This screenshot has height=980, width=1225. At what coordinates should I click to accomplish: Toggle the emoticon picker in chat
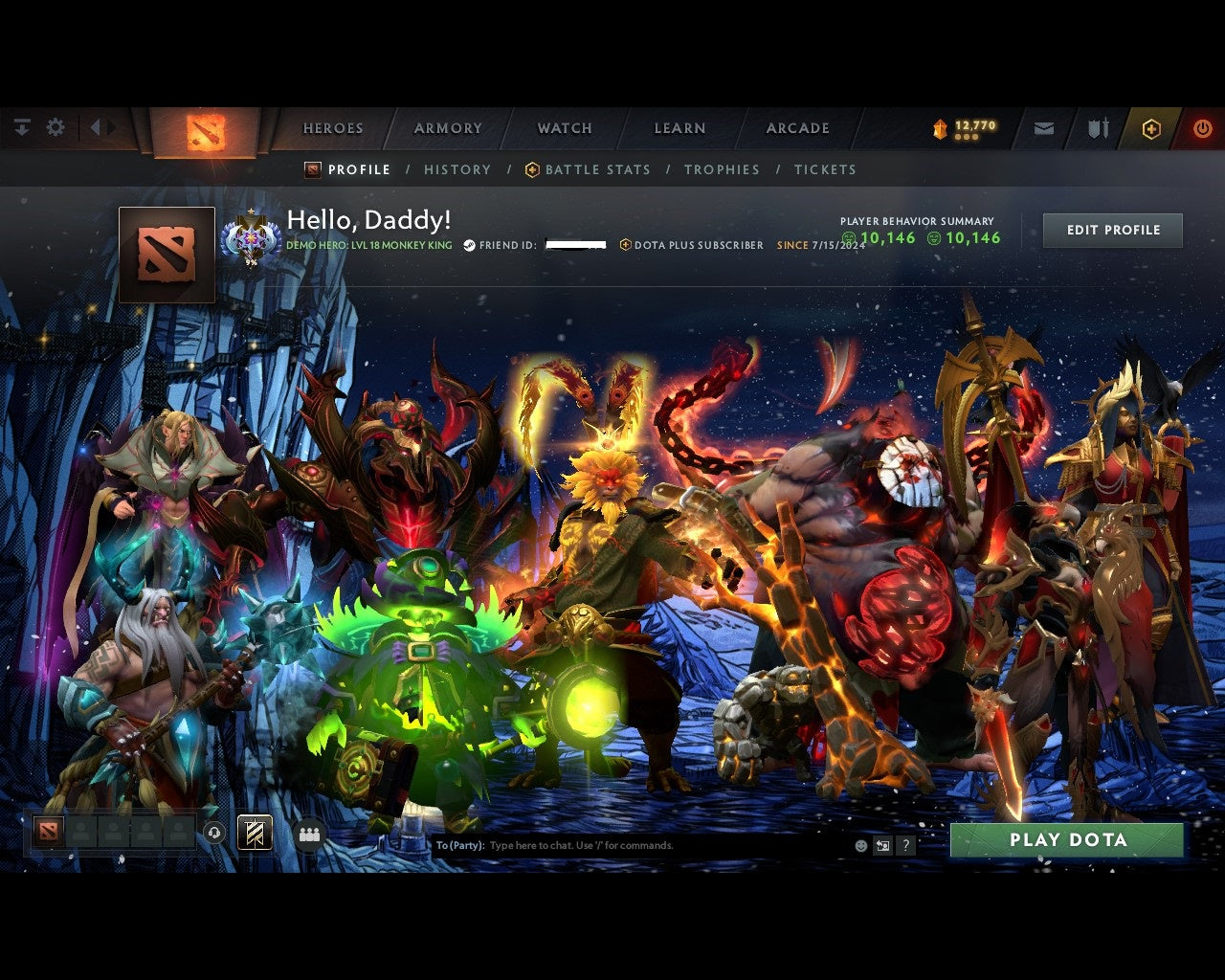[859, 845]
